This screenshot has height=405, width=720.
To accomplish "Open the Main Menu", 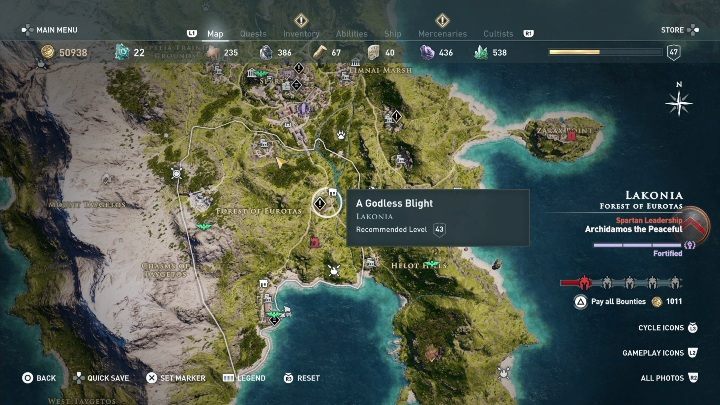I will click(x=50, y=30).
